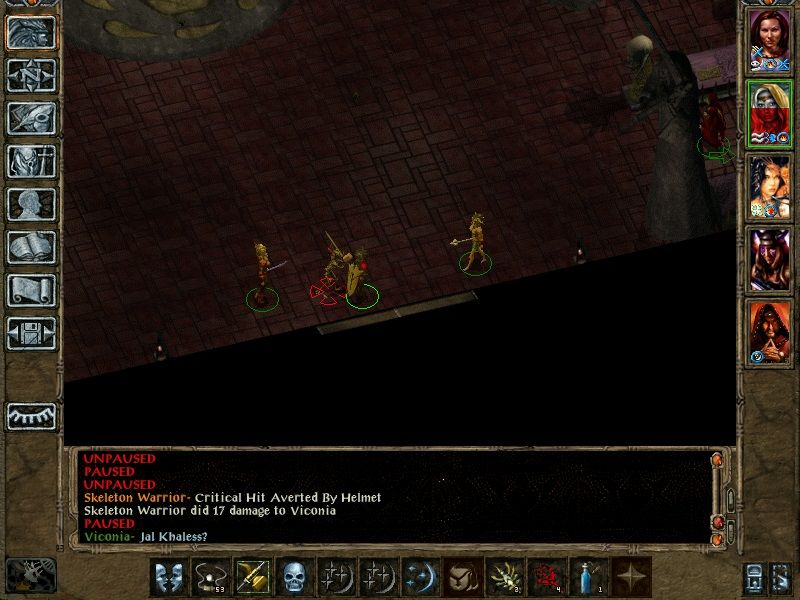The width and height of the screenshot is (800, 600).
Task: Select the dark-haired woman's portrait
Action: point(770,187)
